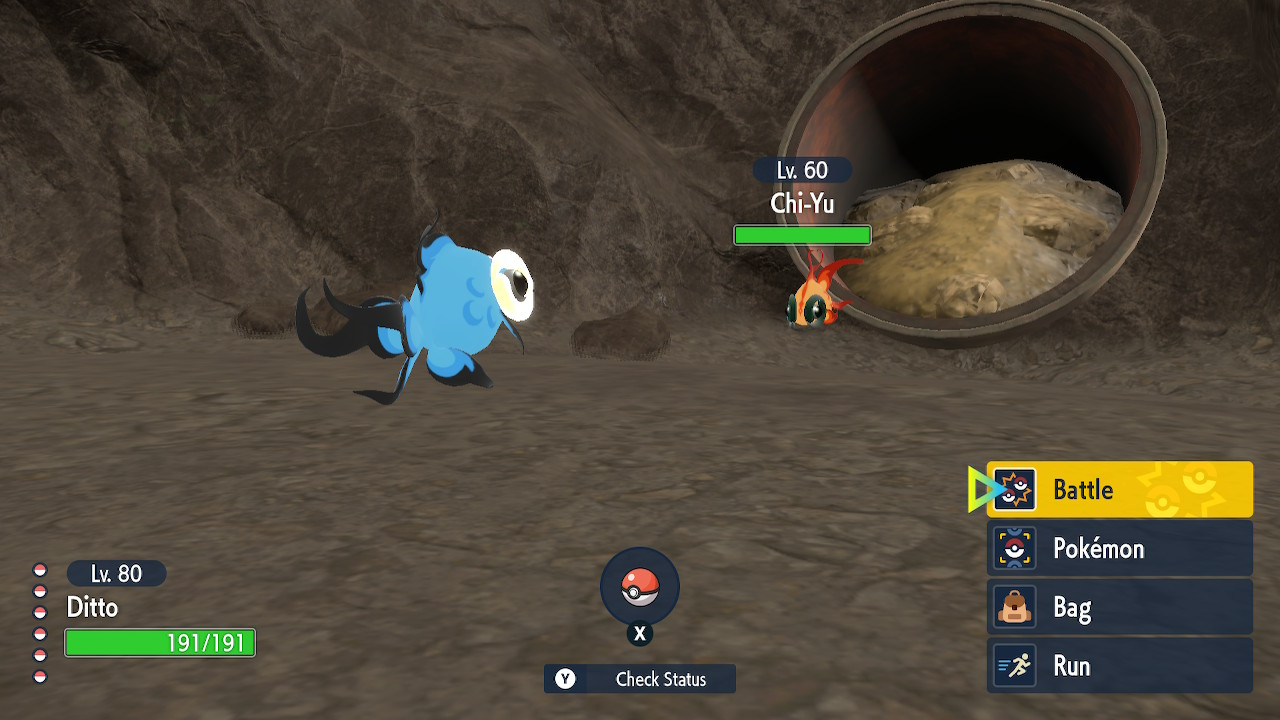Choose Run to flee the battle
This screenshot has width=1280, height=720.
click(x=1119, y=666)
